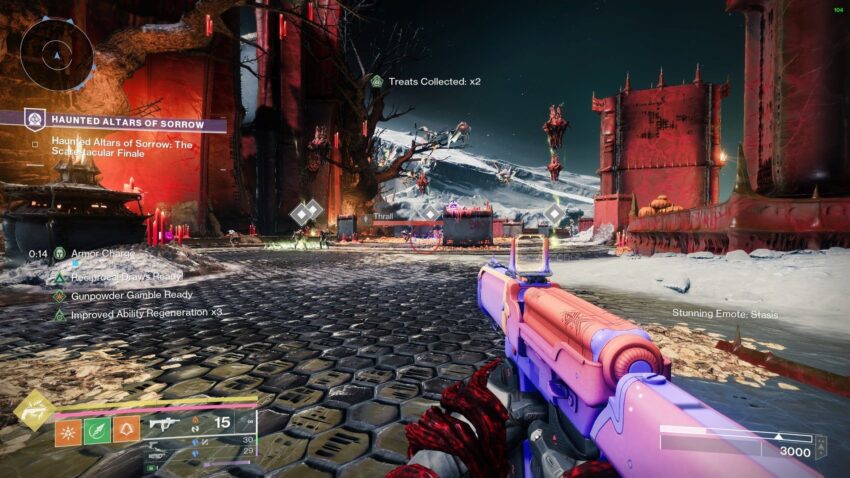Activate the orange sunburst grenade ability
The height and width of the screenshot is (478, 850).
tap(69, 430)
